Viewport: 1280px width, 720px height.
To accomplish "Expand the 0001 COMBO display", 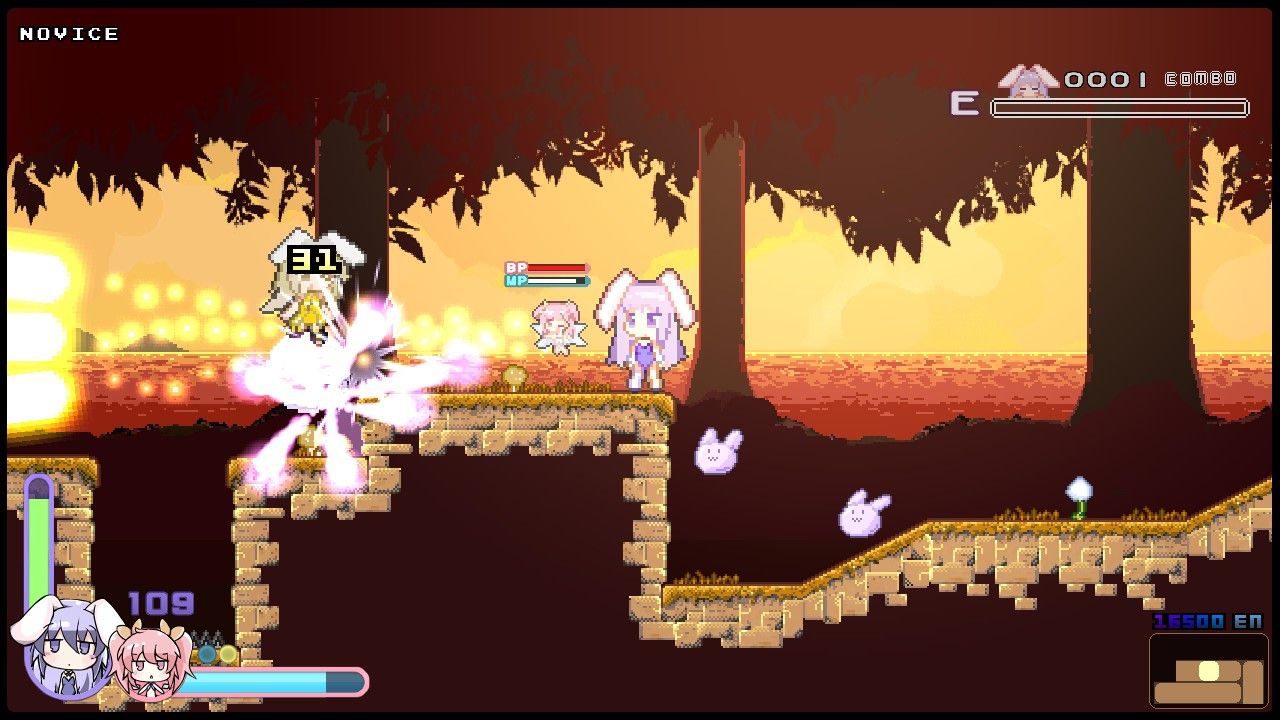I will coord(1104,80).
